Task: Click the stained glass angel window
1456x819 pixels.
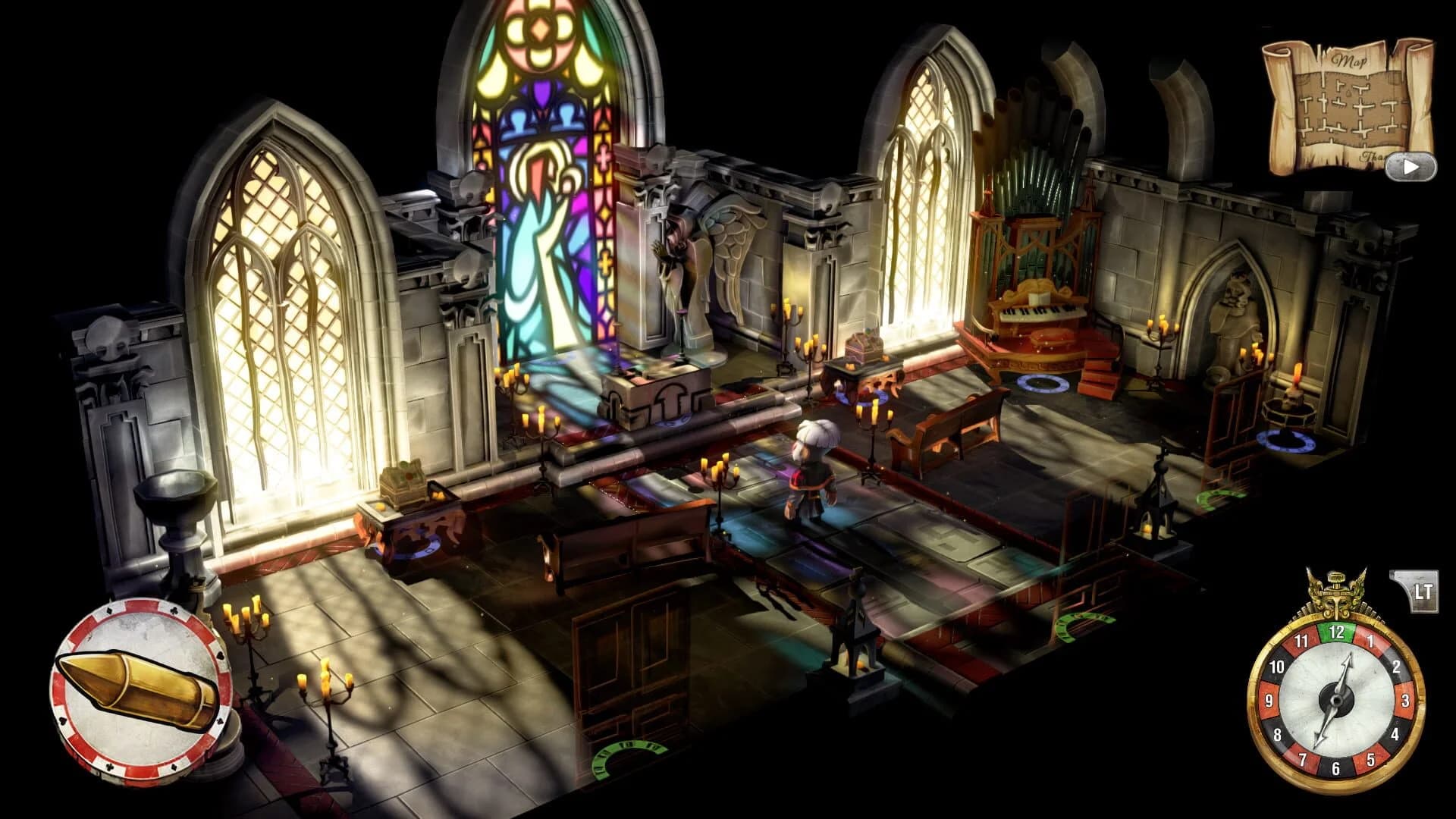Action: click(538, 190)
